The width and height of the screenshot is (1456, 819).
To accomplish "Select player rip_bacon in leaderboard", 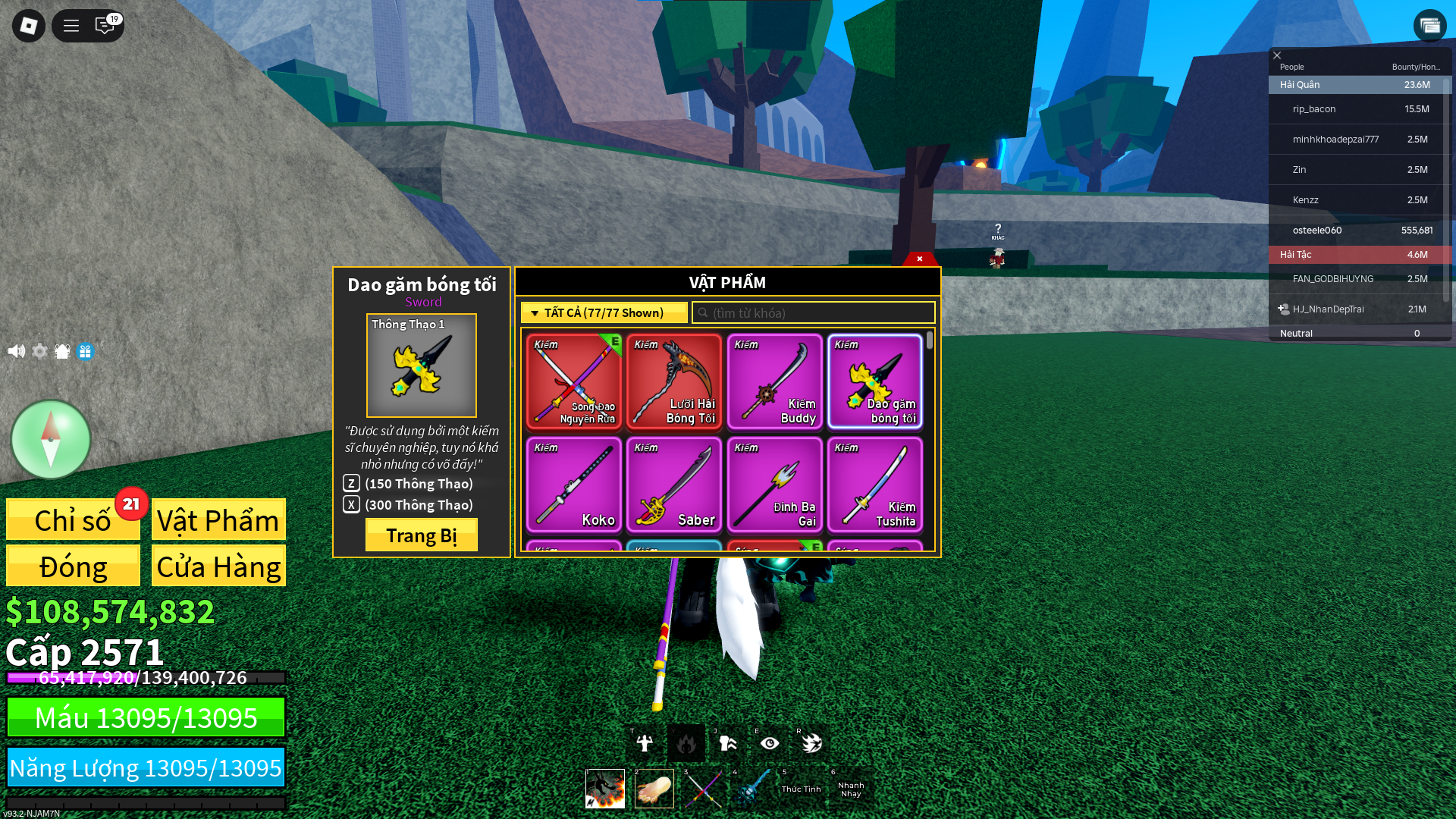I will click(x=1314, y=109).
